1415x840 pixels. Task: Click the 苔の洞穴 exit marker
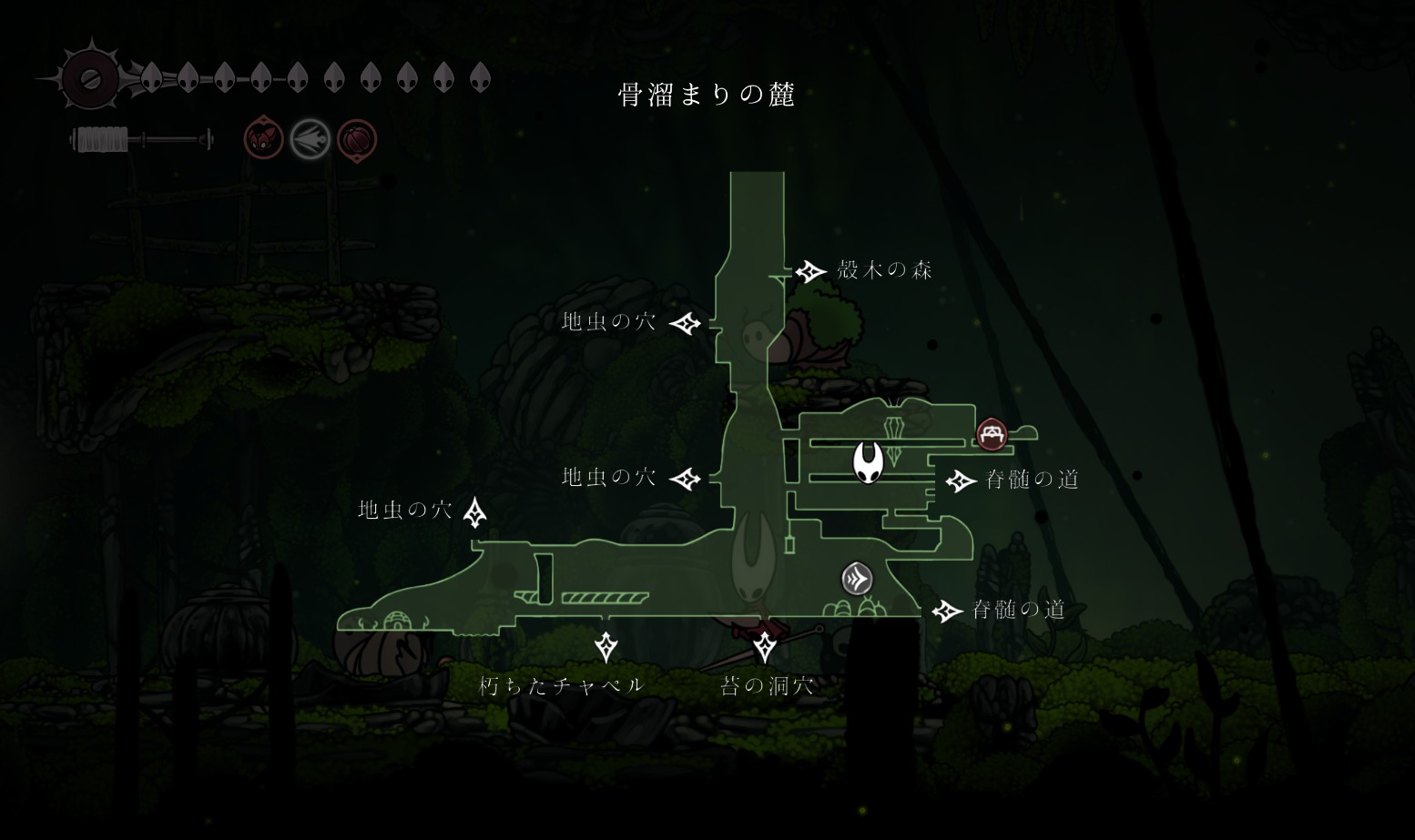coord(765,647)
